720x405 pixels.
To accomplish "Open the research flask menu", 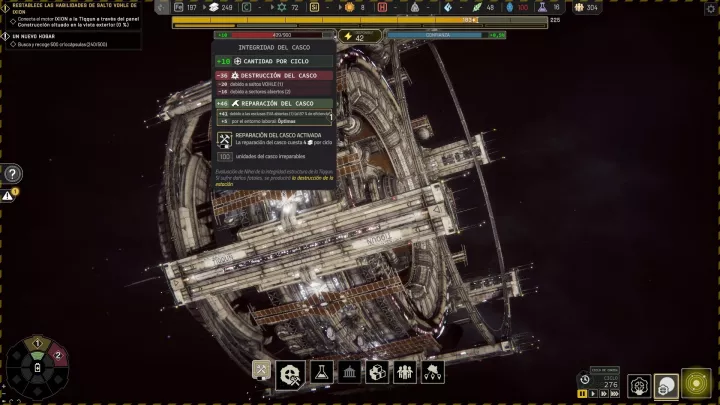I will (x=320, y=372).
